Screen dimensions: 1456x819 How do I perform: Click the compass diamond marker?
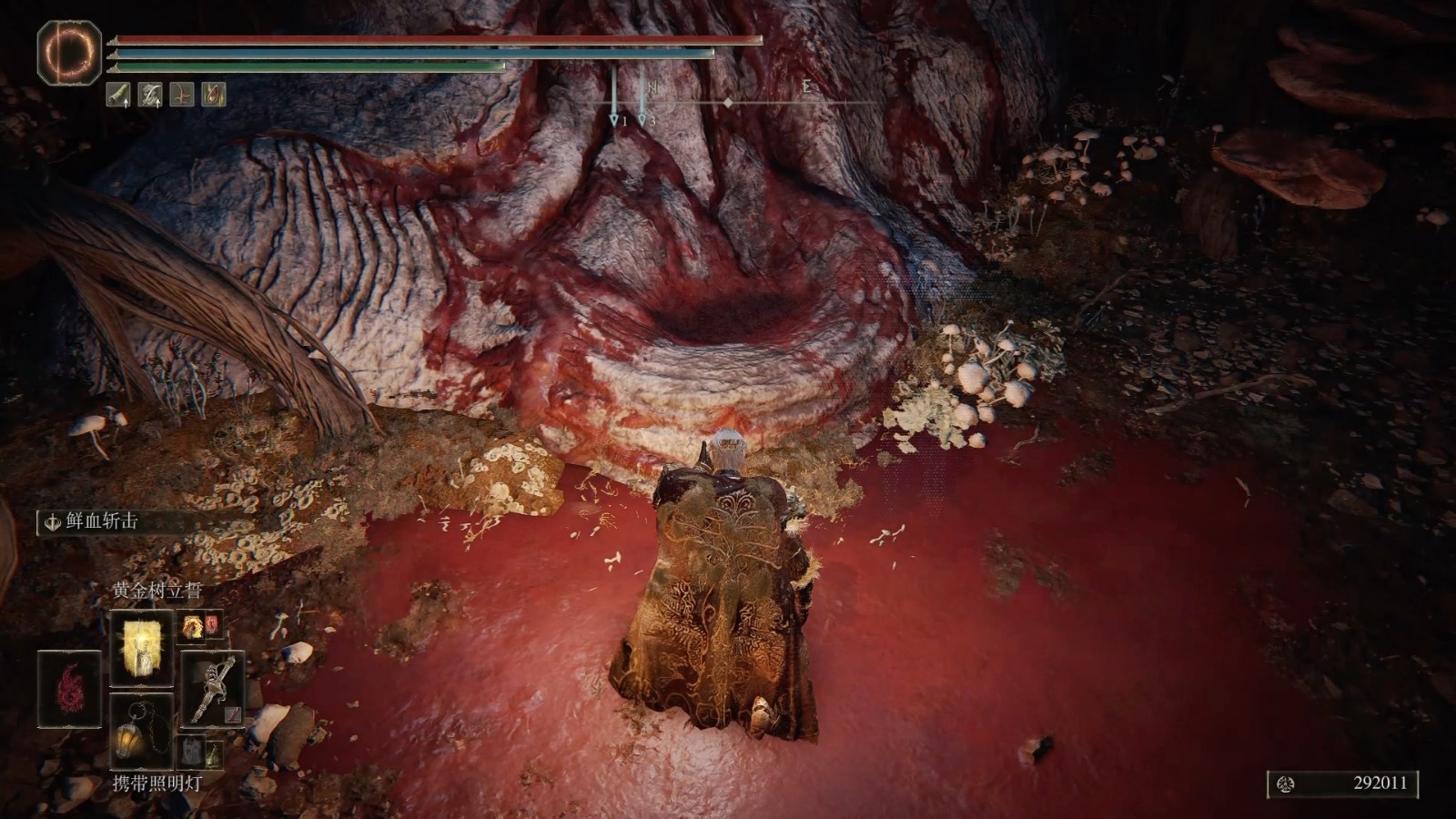click(x=728, y=104)
